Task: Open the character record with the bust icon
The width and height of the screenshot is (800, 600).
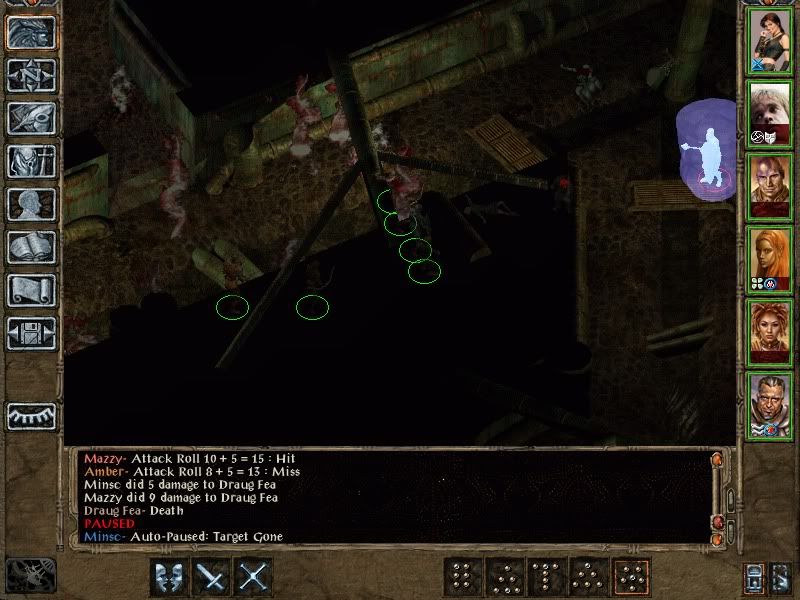Action: 31,204
